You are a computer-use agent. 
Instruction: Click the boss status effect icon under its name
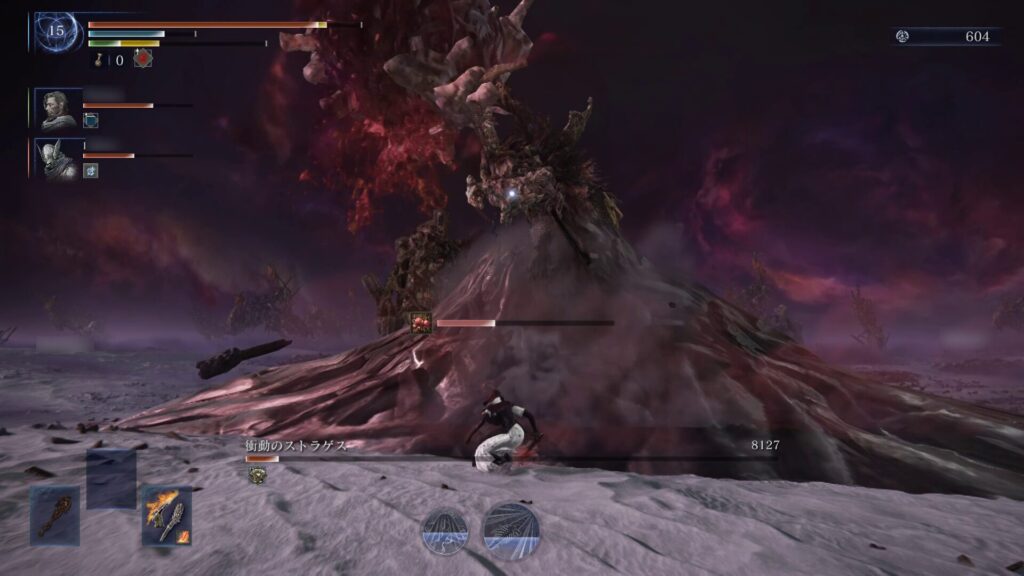[256, 475]
